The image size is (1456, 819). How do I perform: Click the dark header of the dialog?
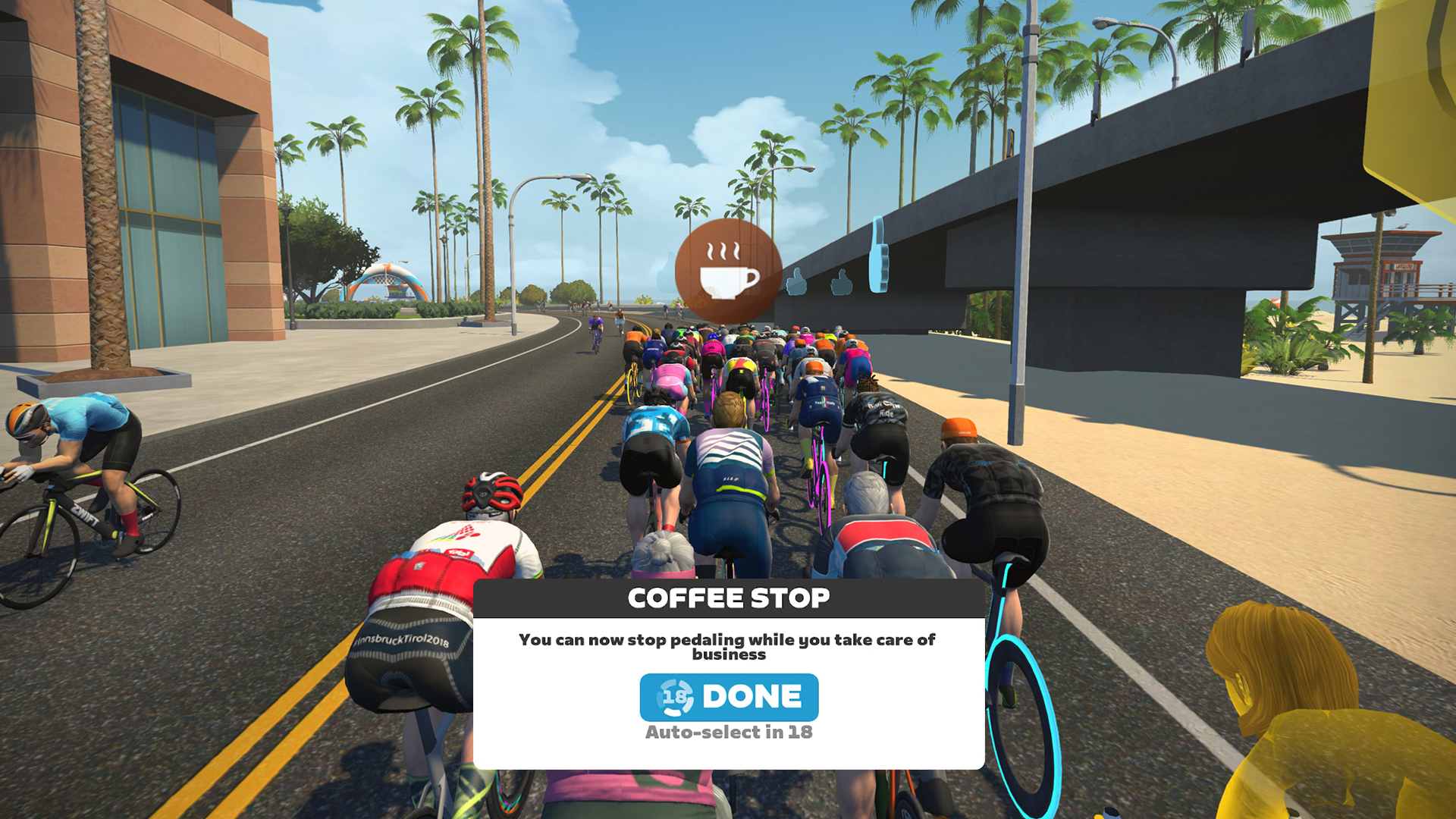(728, 598)
